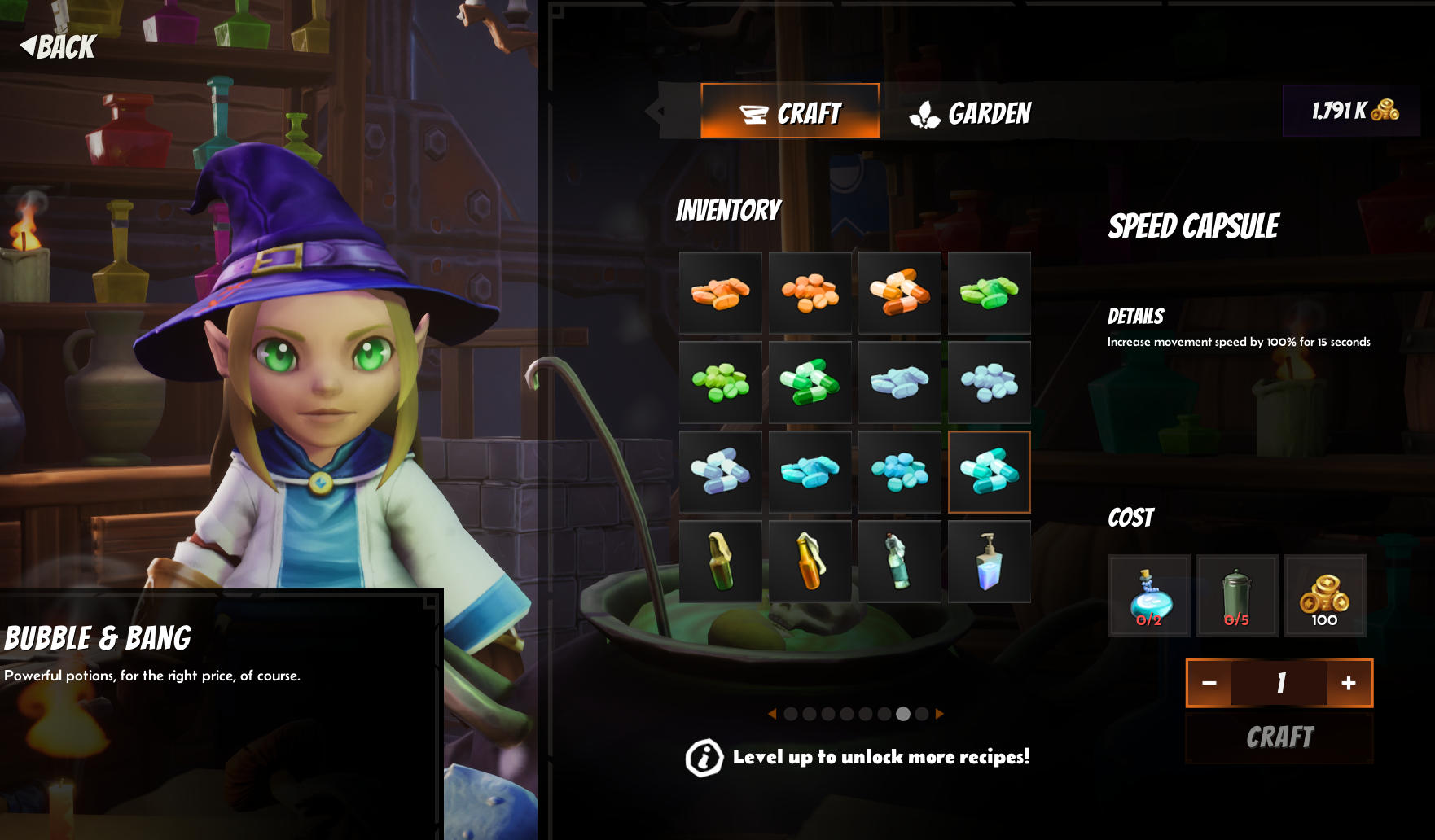This screenshot has height=840, width=1435.
Task: Inspect the blue potion flask cost ingredient
Action: click(x=1148, y=596)
